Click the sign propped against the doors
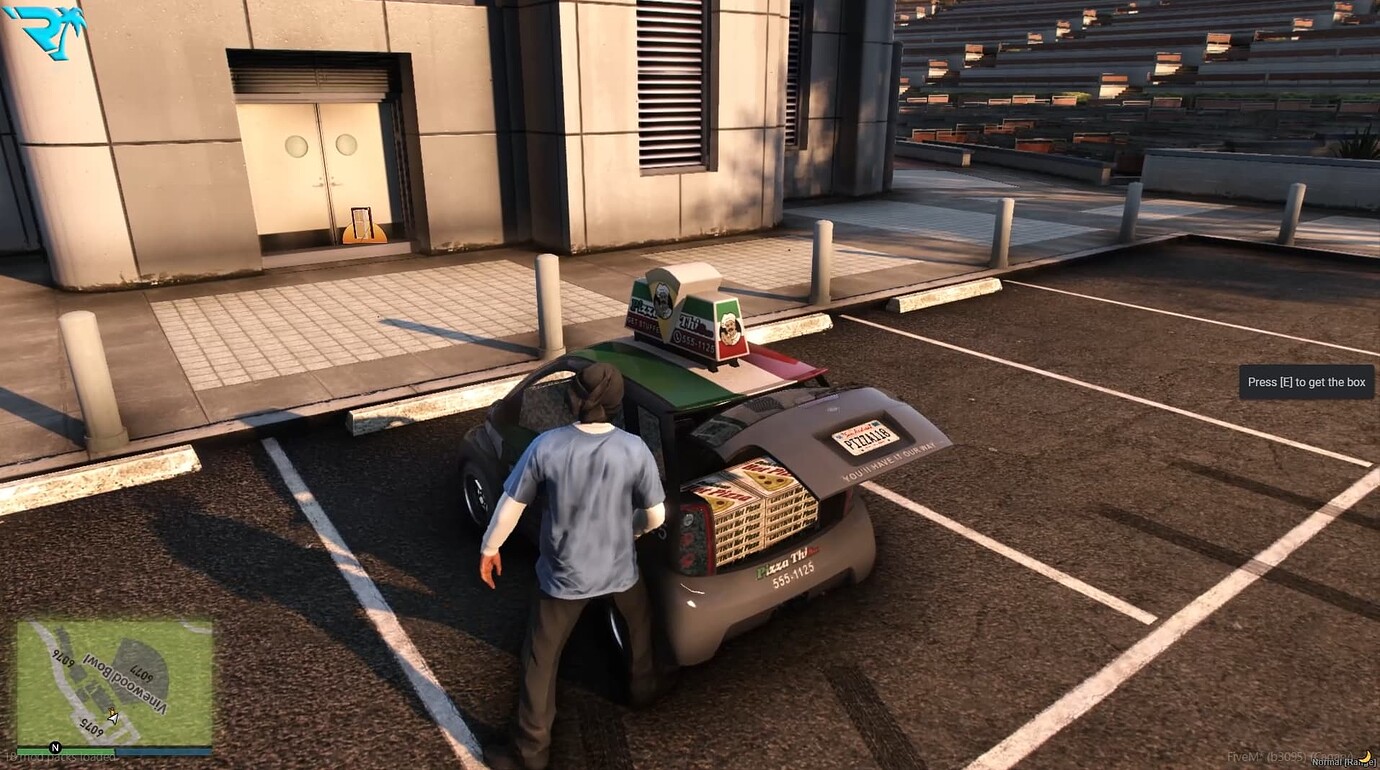Screen dimensions: 1380x770 tap(363, 222)
